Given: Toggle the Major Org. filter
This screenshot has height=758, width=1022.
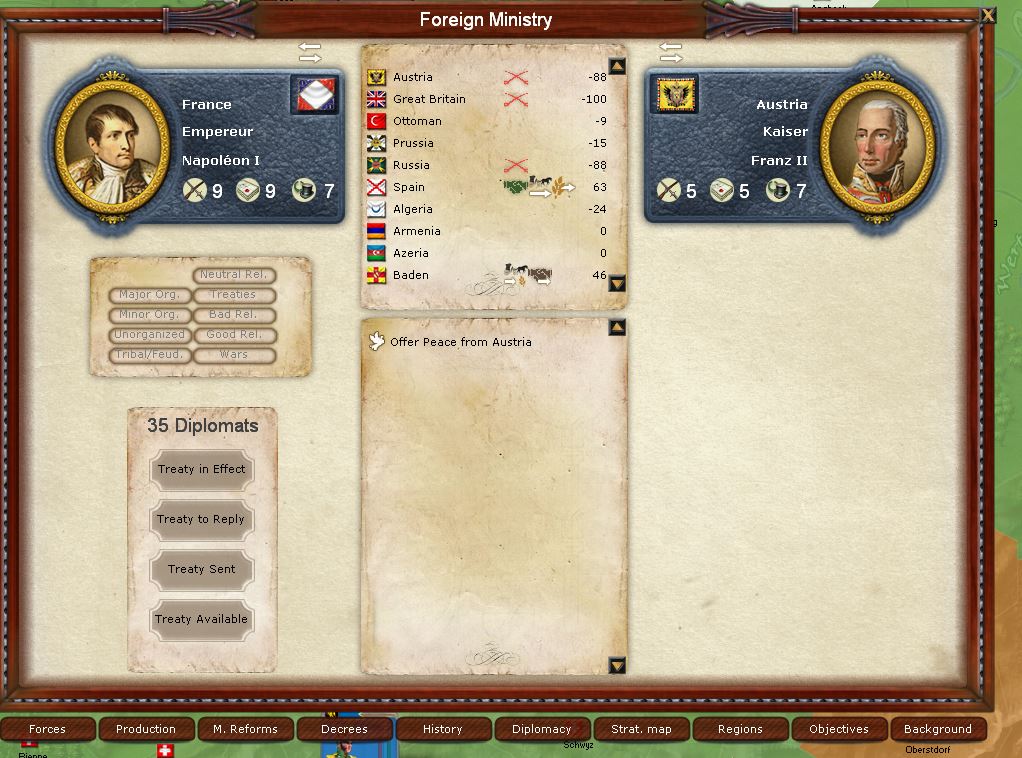Looking at the screenshot, I should [149, 295].
